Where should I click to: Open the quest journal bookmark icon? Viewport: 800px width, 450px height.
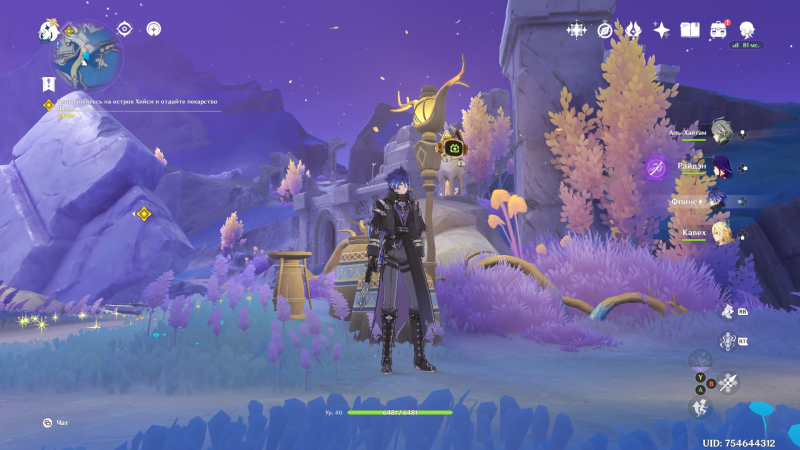(47, 83)
